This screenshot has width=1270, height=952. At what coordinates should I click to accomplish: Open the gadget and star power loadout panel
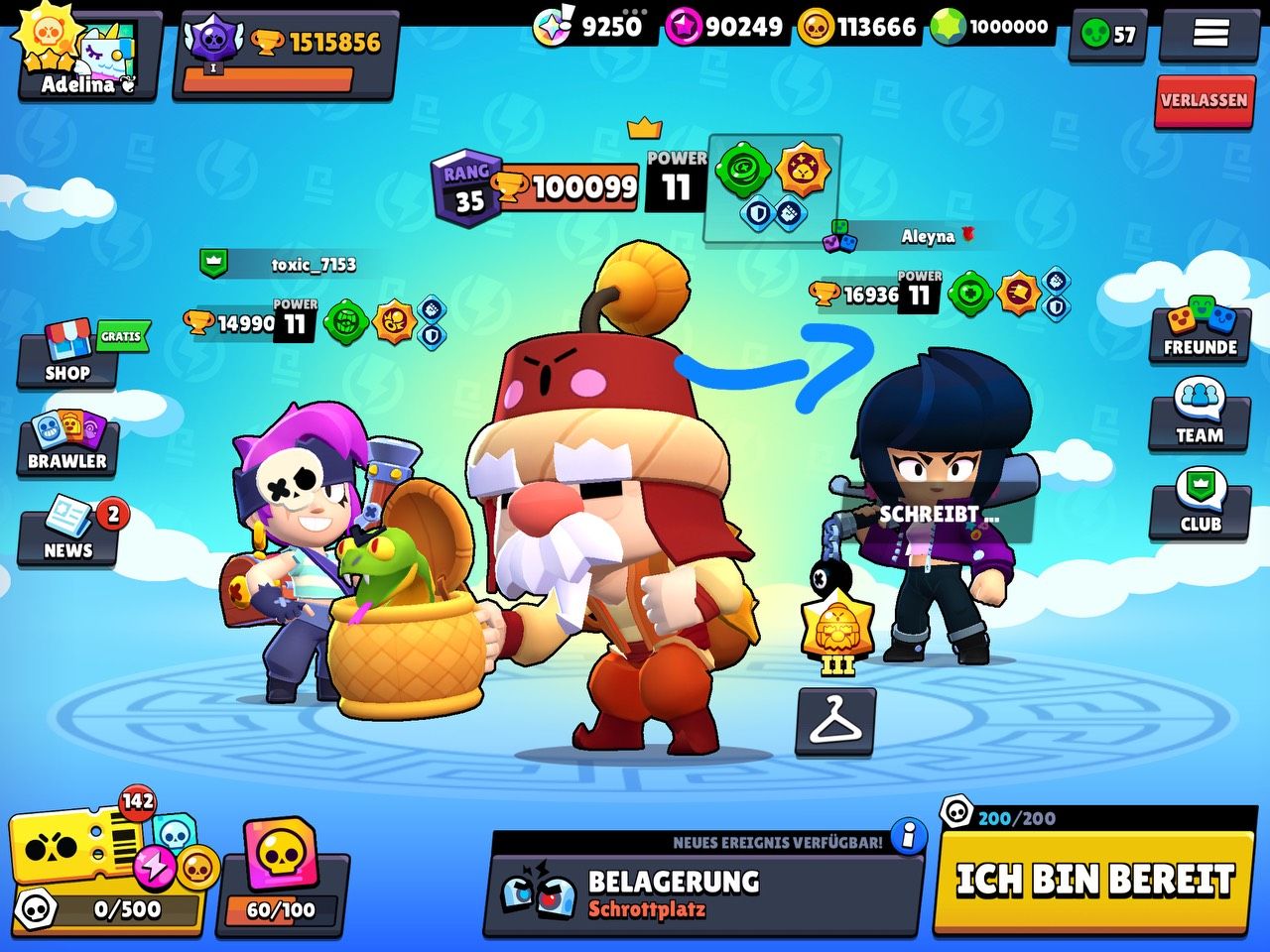click(x=772, y=187)
